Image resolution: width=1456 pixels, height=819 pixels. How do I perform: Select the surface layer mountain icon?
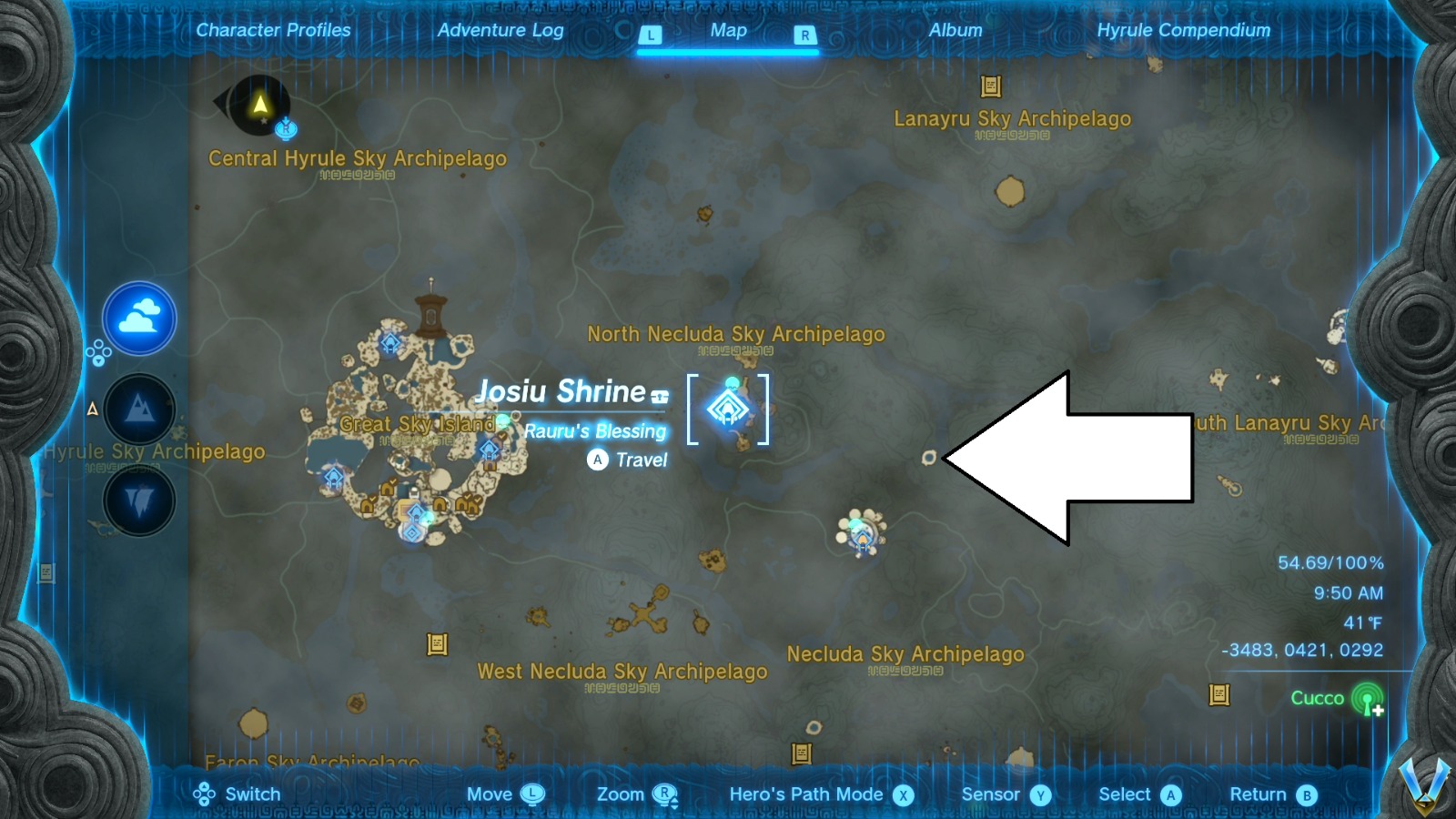(x=138, y=409)
